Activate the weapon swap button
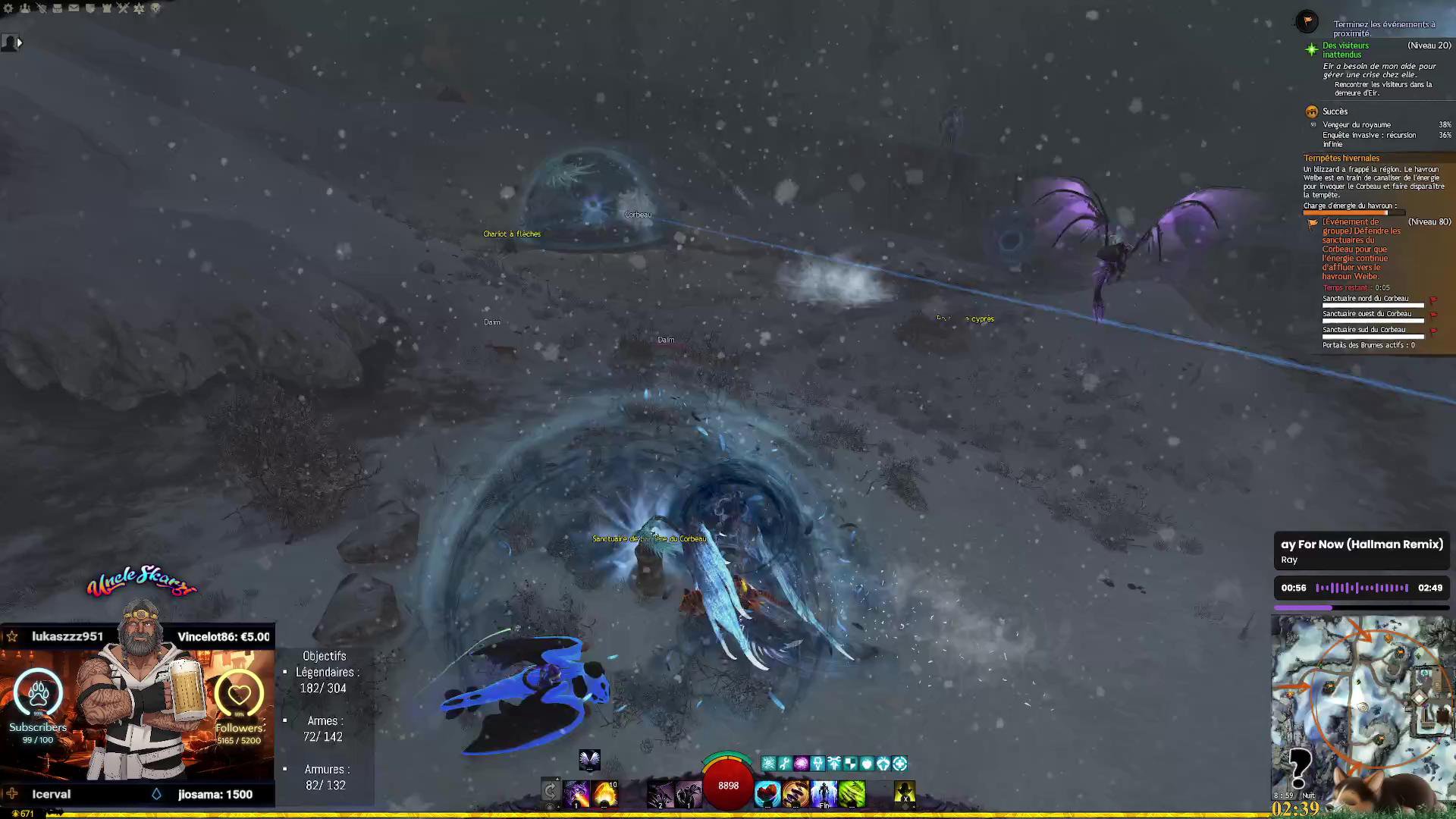1456x819 pixels. 551,792
